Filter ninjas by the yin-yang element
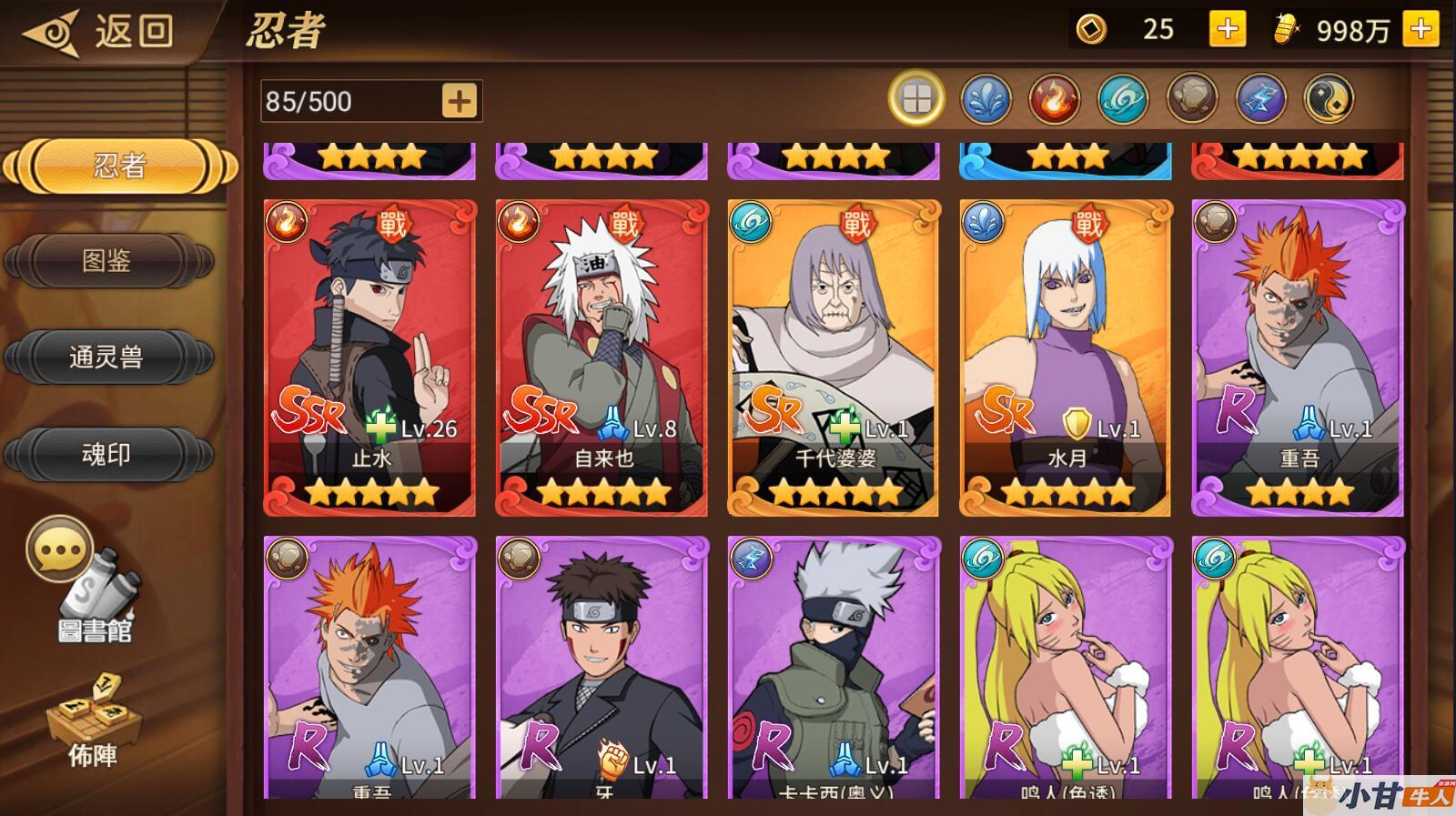 pos(1329,98)
